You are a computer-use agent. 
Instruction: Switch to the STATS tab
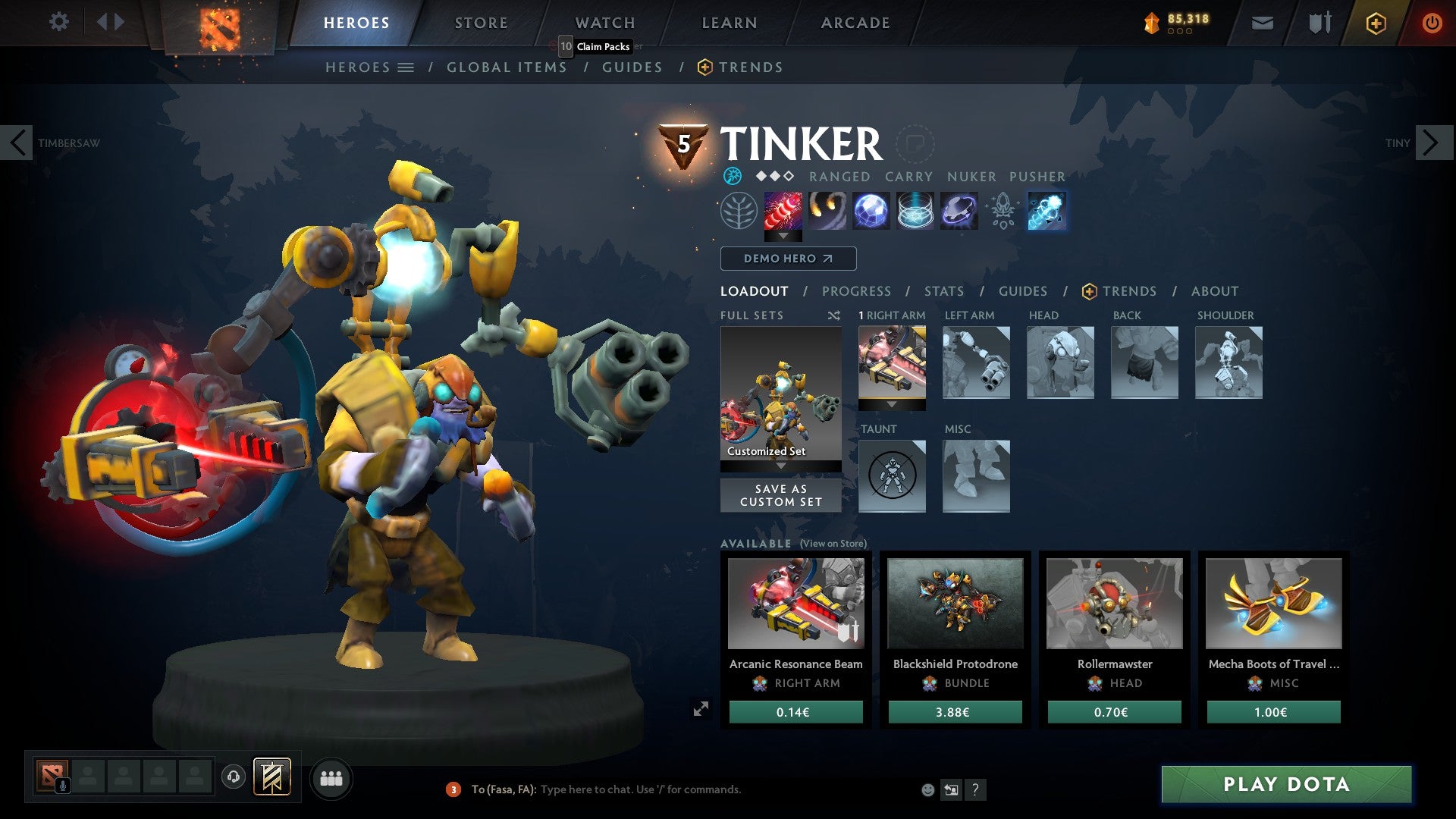pyautogui.click(x=944, y=291)
